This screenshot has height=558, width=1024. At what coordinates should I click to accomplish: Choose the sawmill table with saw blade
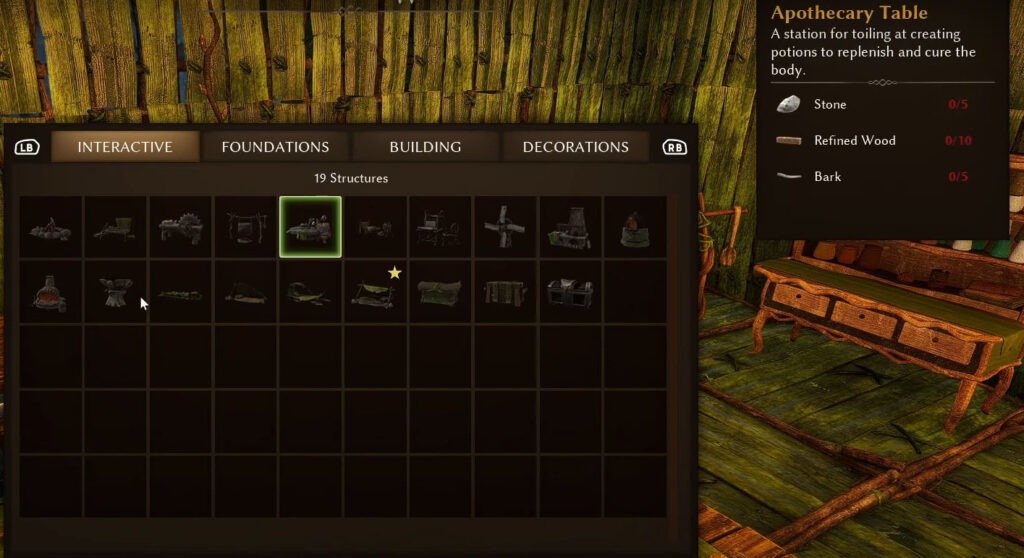180,228
